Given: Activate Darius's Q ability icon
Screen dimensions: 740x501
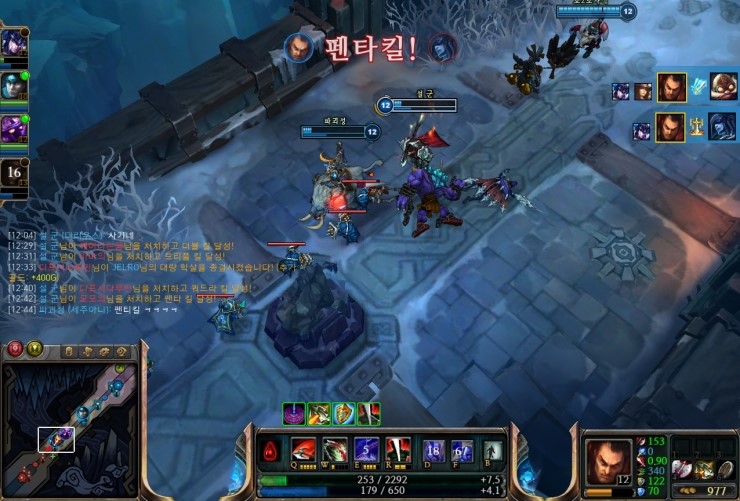Looking at the screenshot, I should [x=303, y=451].
